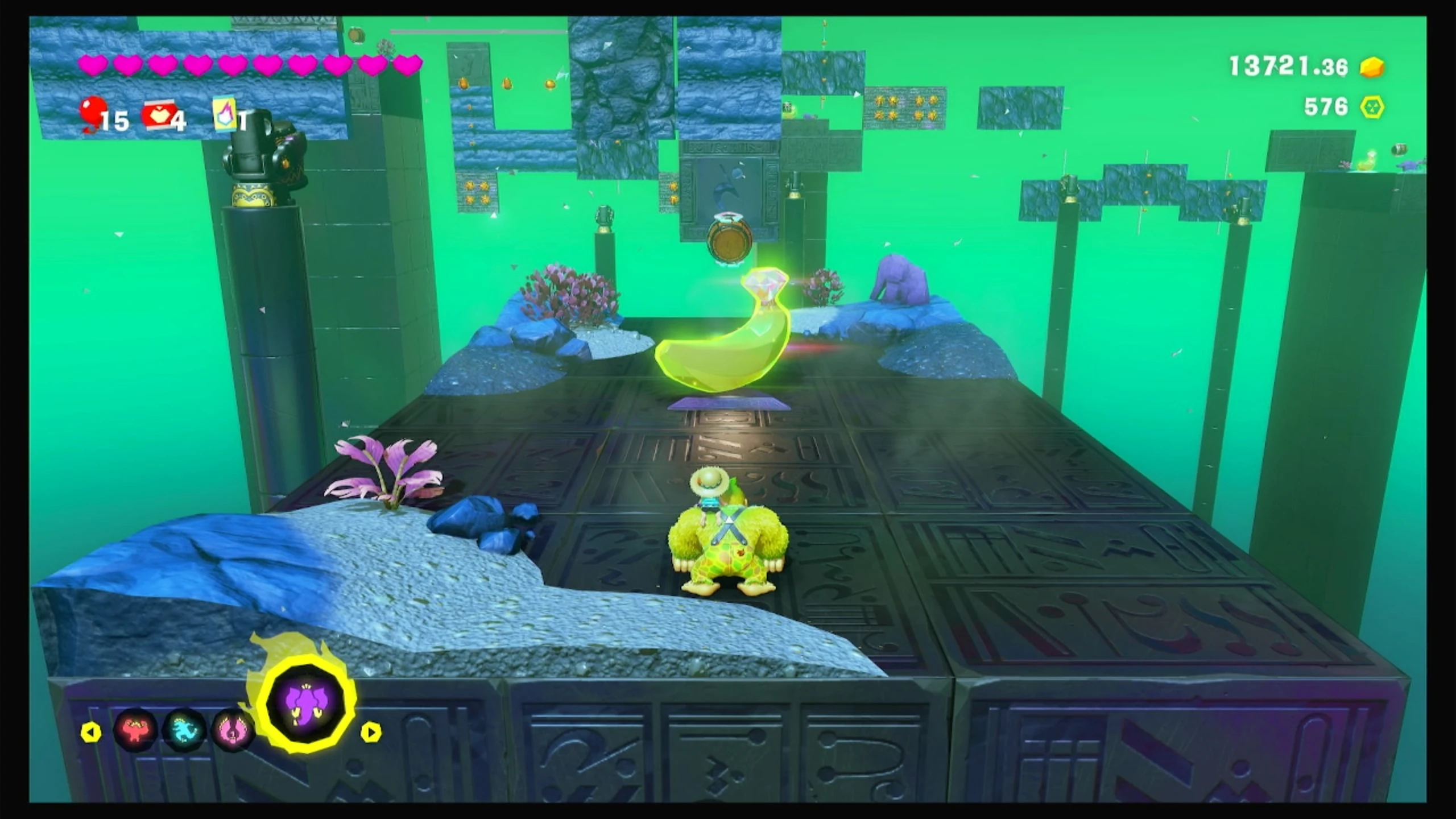Click the gold nugget currency icon

coord(1372,68)
